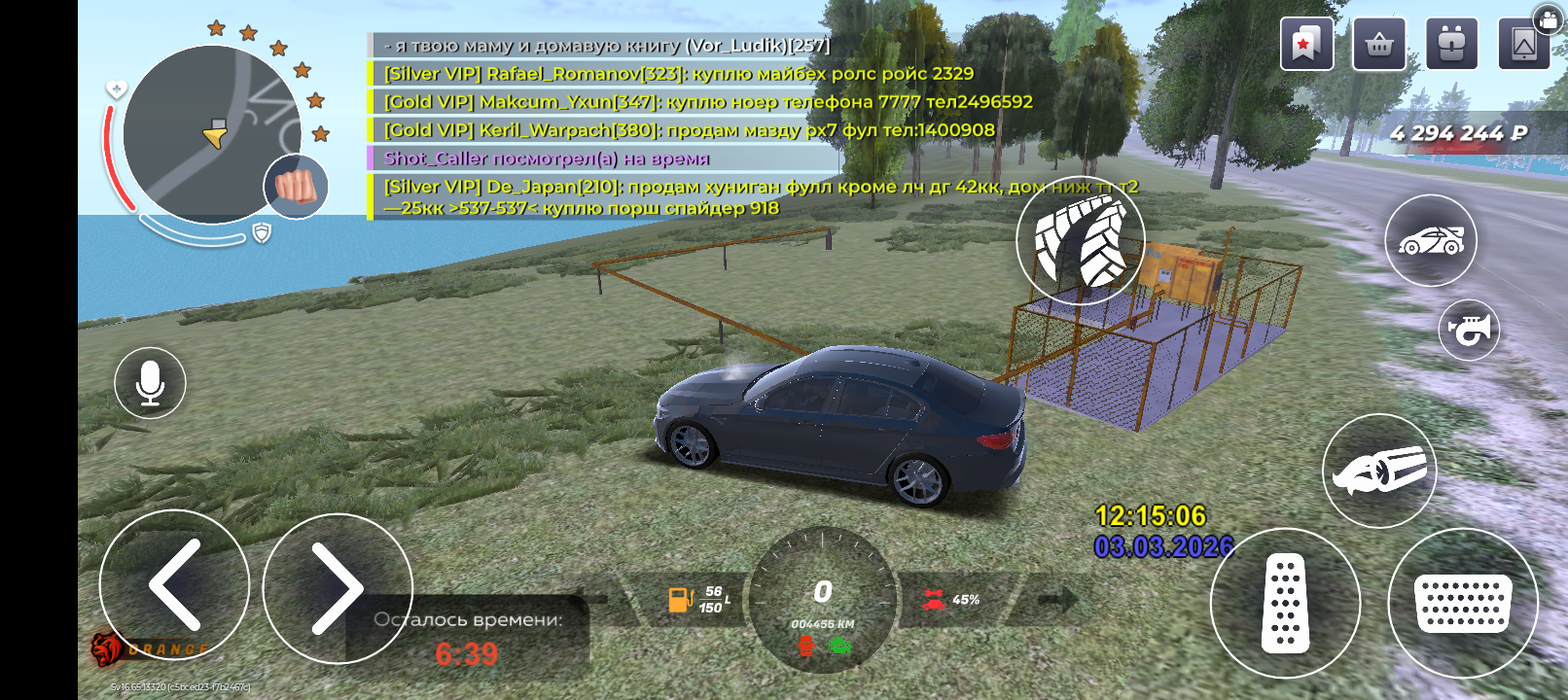Toggle the voice chat microphone
This screenshot has width=1568, height=700.
pyautogui.click(x=150, y=383)
